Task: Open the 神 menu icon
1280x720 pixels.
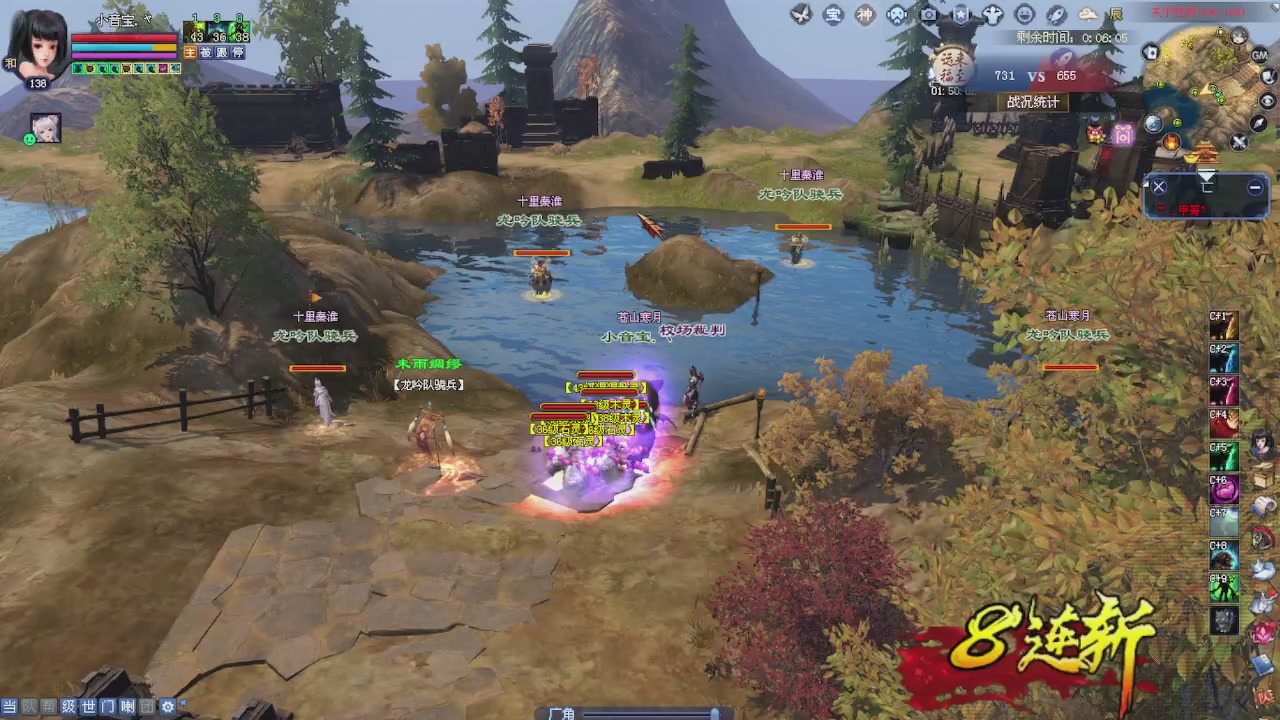Action: [x=865, y=14]
